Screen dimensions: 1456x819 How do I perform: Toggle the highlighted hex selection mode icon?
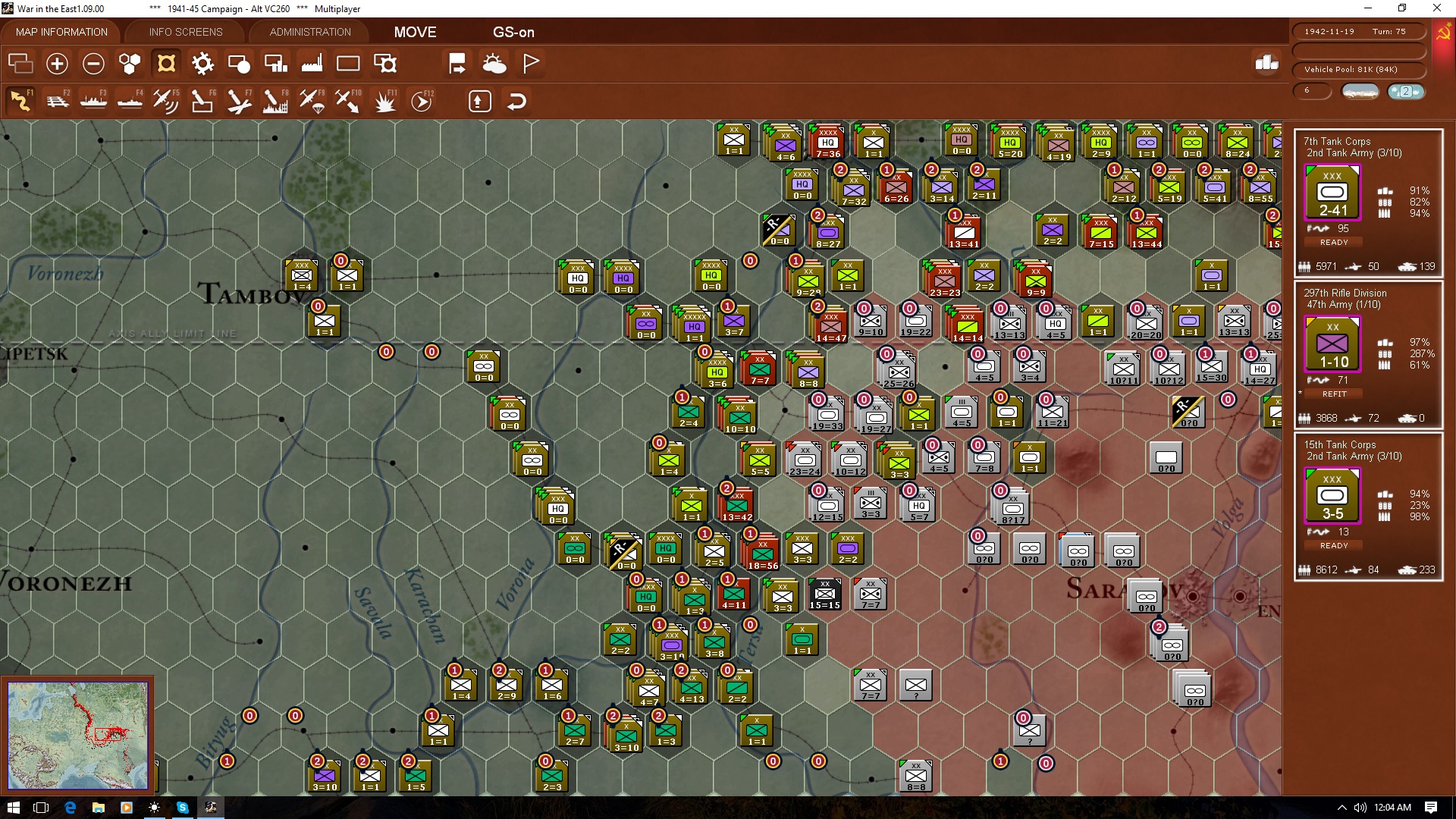(165, 64)
